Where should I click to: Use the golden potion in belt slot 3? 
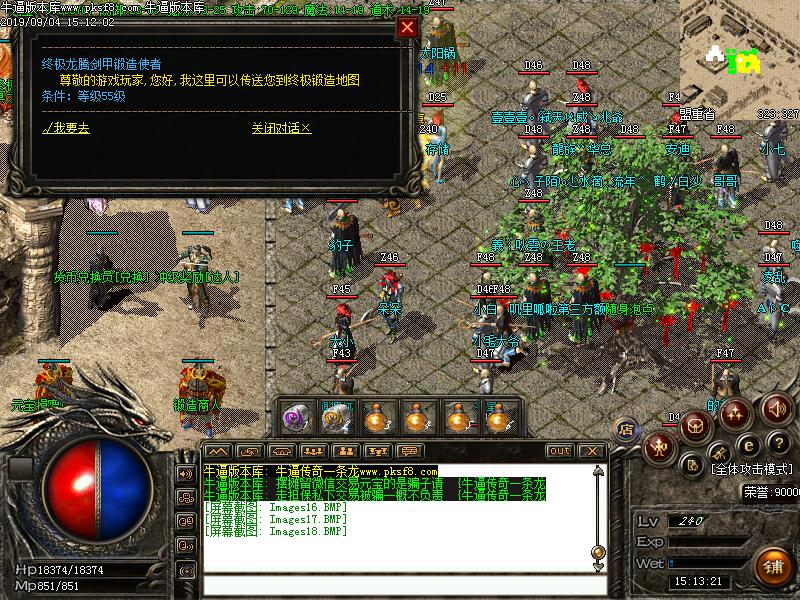coord(377,417)
